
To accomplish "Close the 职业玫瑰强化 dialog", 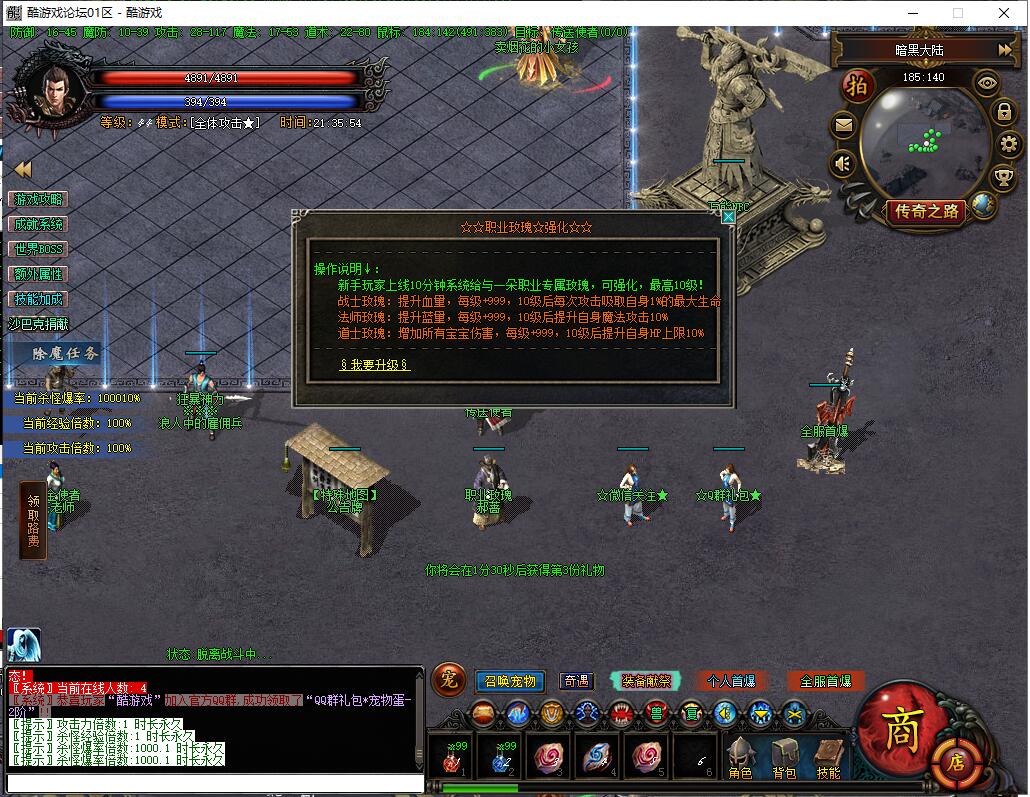I will pyautogui.click(x=729, y=216).
